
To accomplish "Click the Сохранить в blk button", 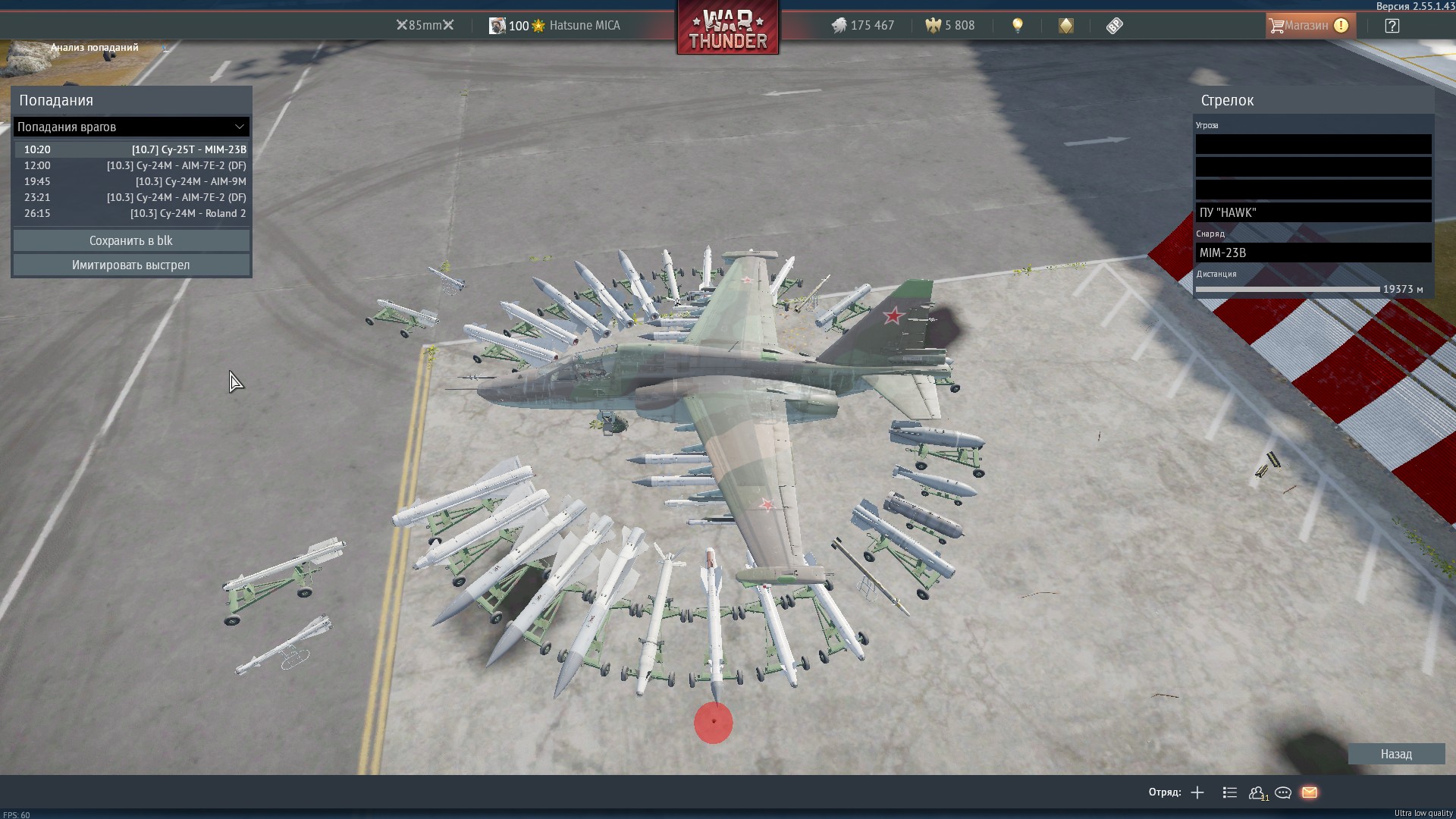I will pyautogui.click(x=131, y=240).
